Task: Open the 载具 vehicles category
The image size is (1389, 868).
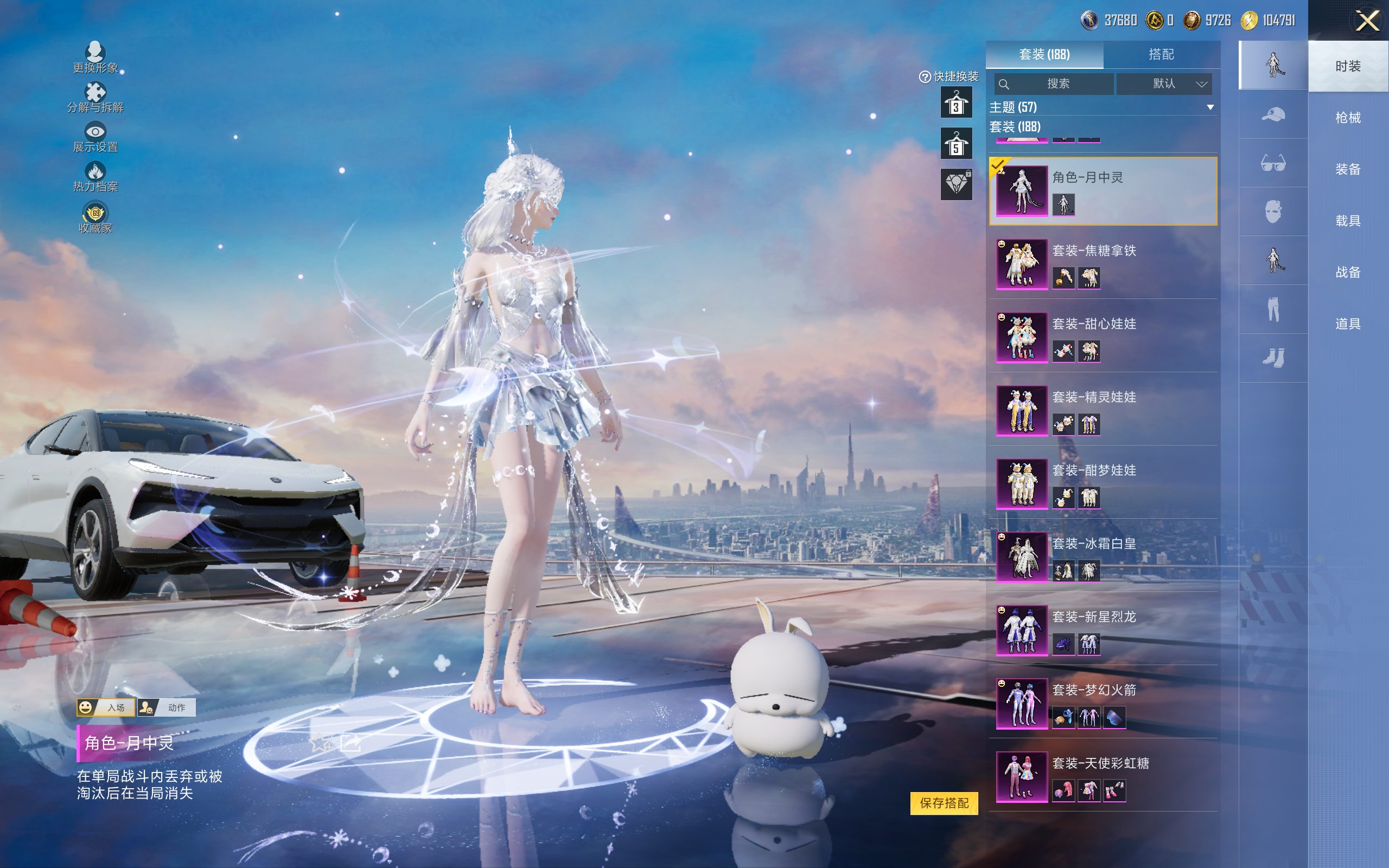Action: (1347, 221)
